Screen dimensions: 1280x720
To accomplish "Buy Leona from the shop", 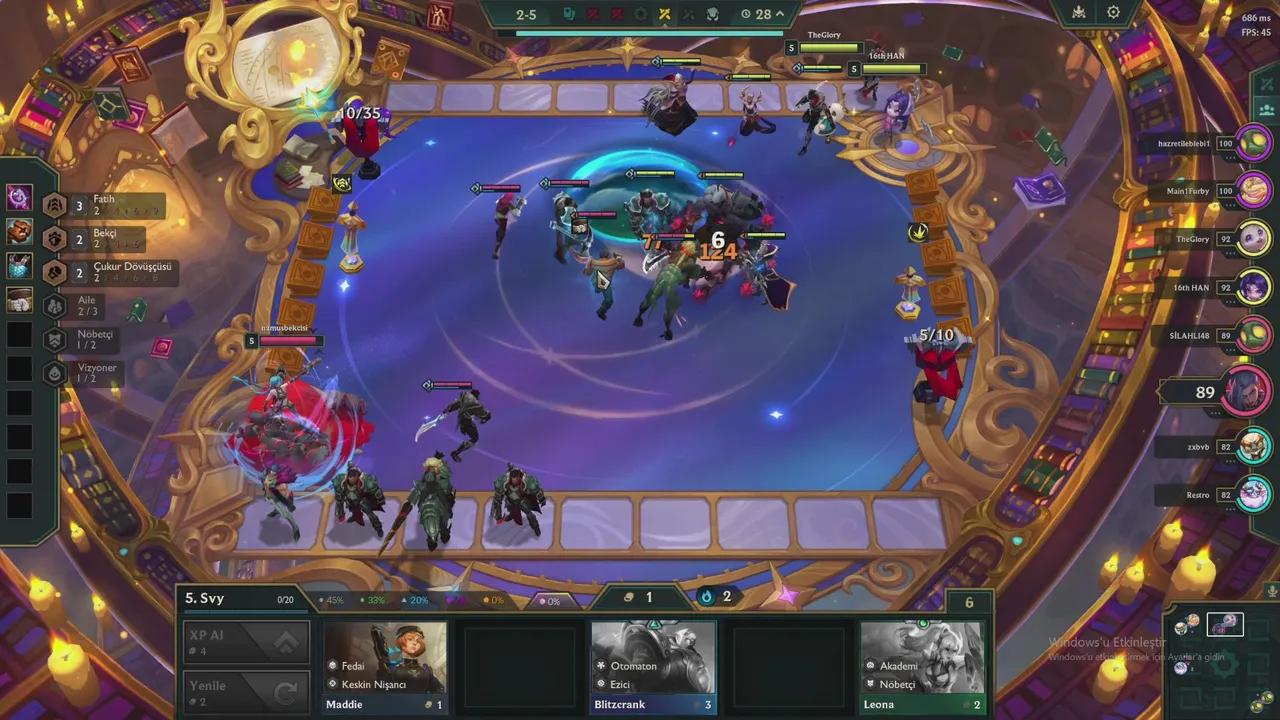I will pos(922,666).
